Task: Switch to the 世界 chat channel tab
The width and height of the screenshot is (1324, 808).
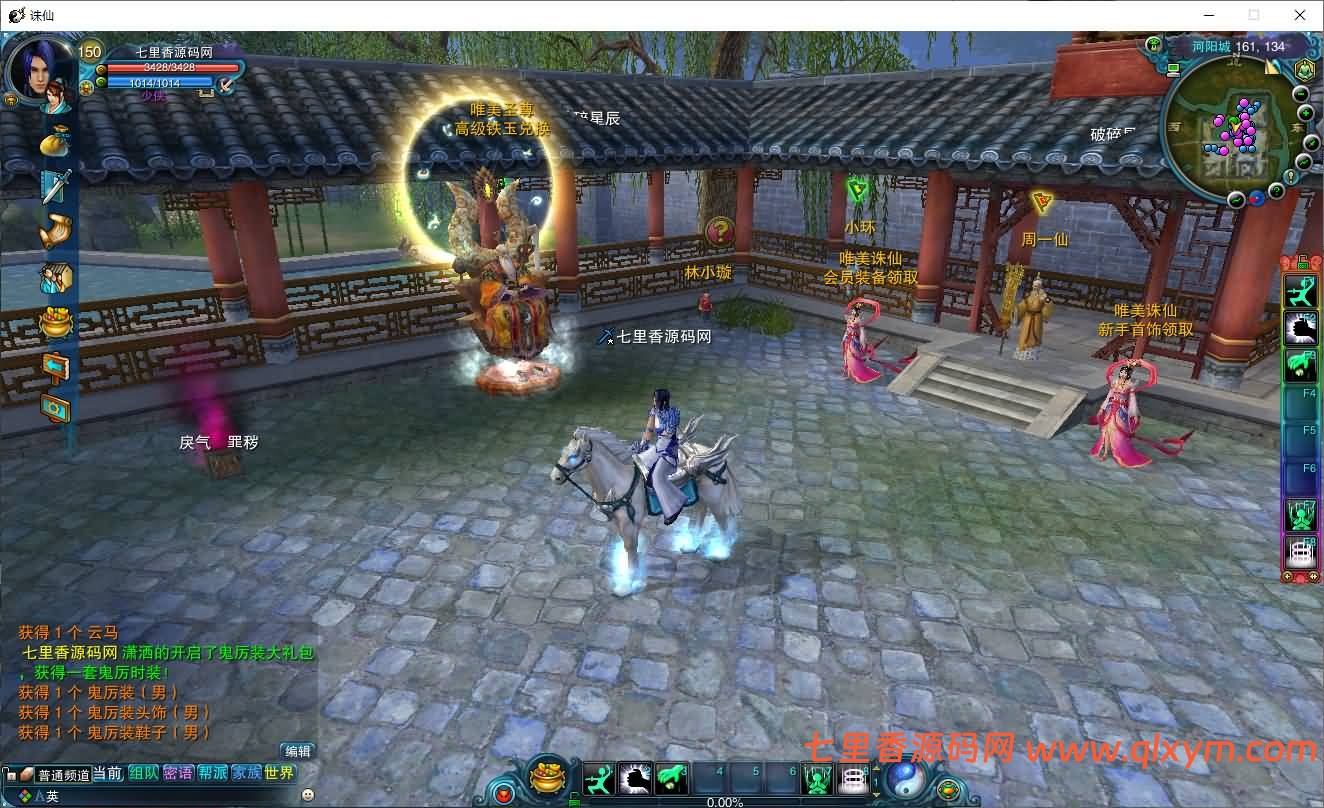Action: [x=279, y=774]
